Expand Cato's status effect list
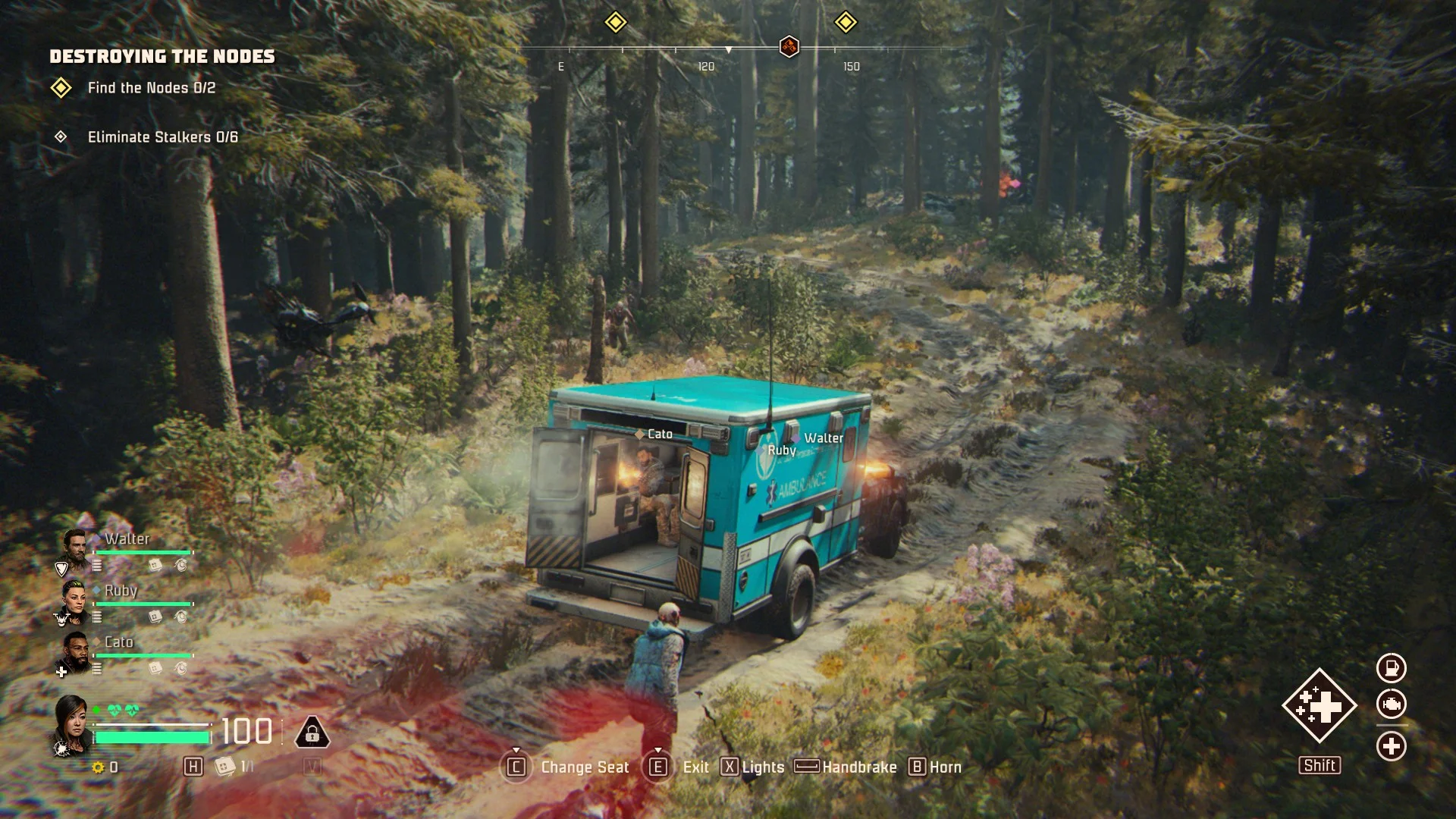 coord(96,667)
